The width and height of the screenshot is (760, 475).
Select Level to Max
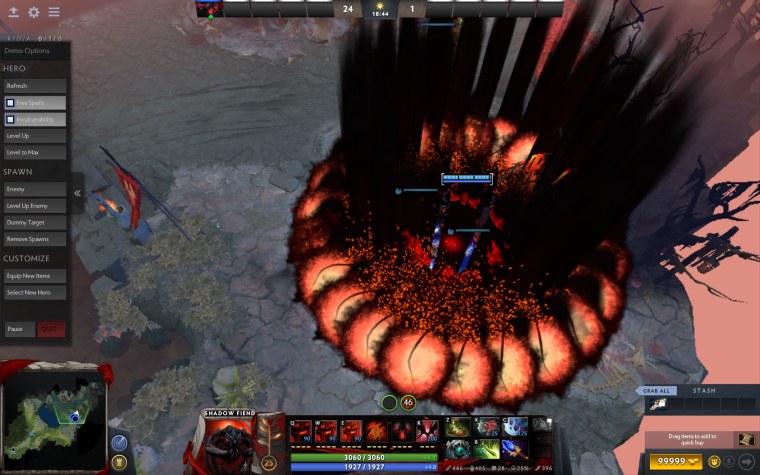coord(35,152)
